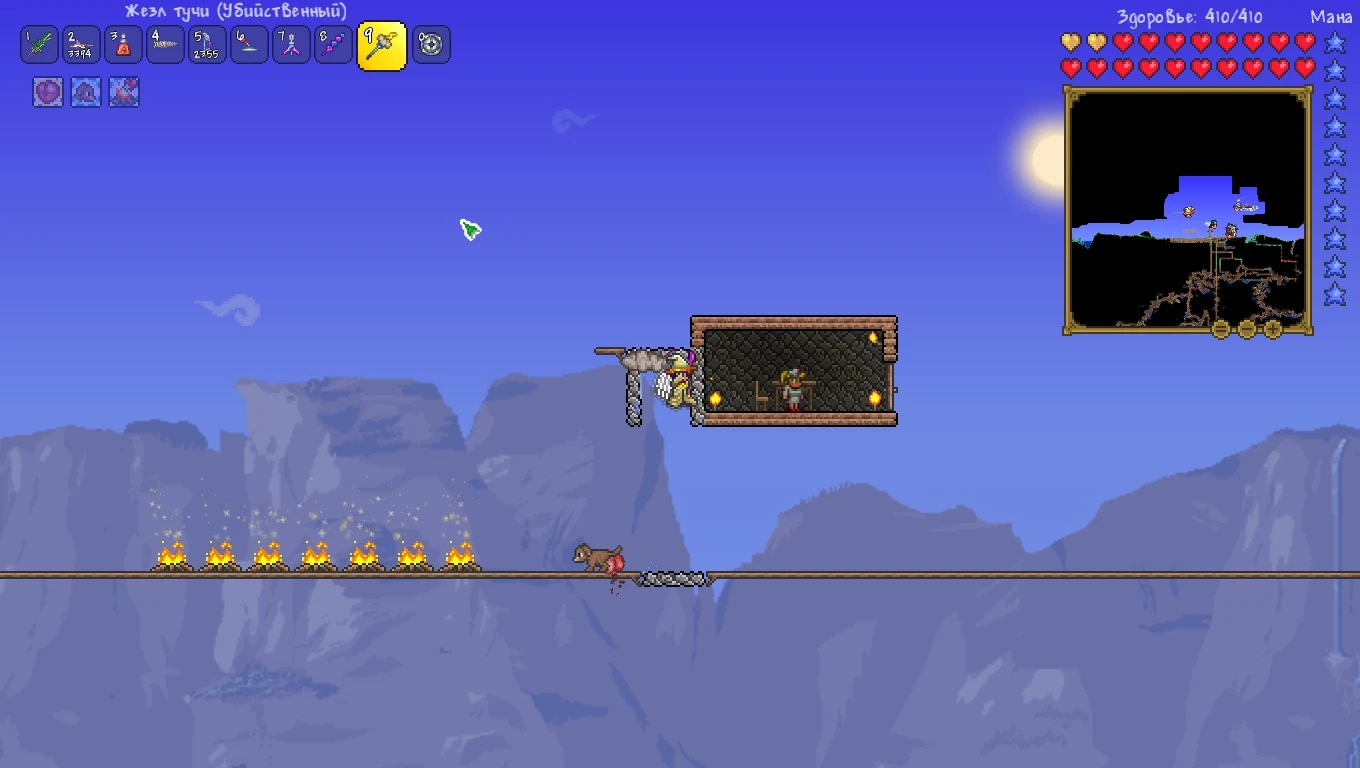Select hotbar slot 2 with 3394 ammo
Screen dimensions: 1360x768
click(x=81, y=45)
